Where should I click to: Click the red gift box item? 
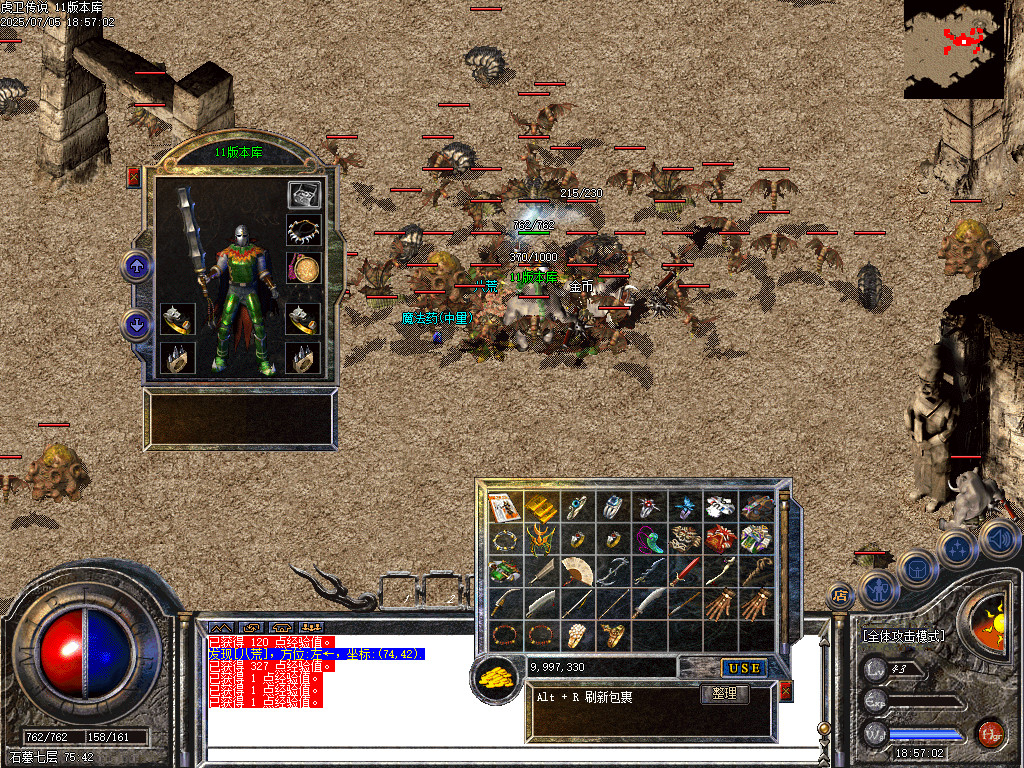point(720,540)
